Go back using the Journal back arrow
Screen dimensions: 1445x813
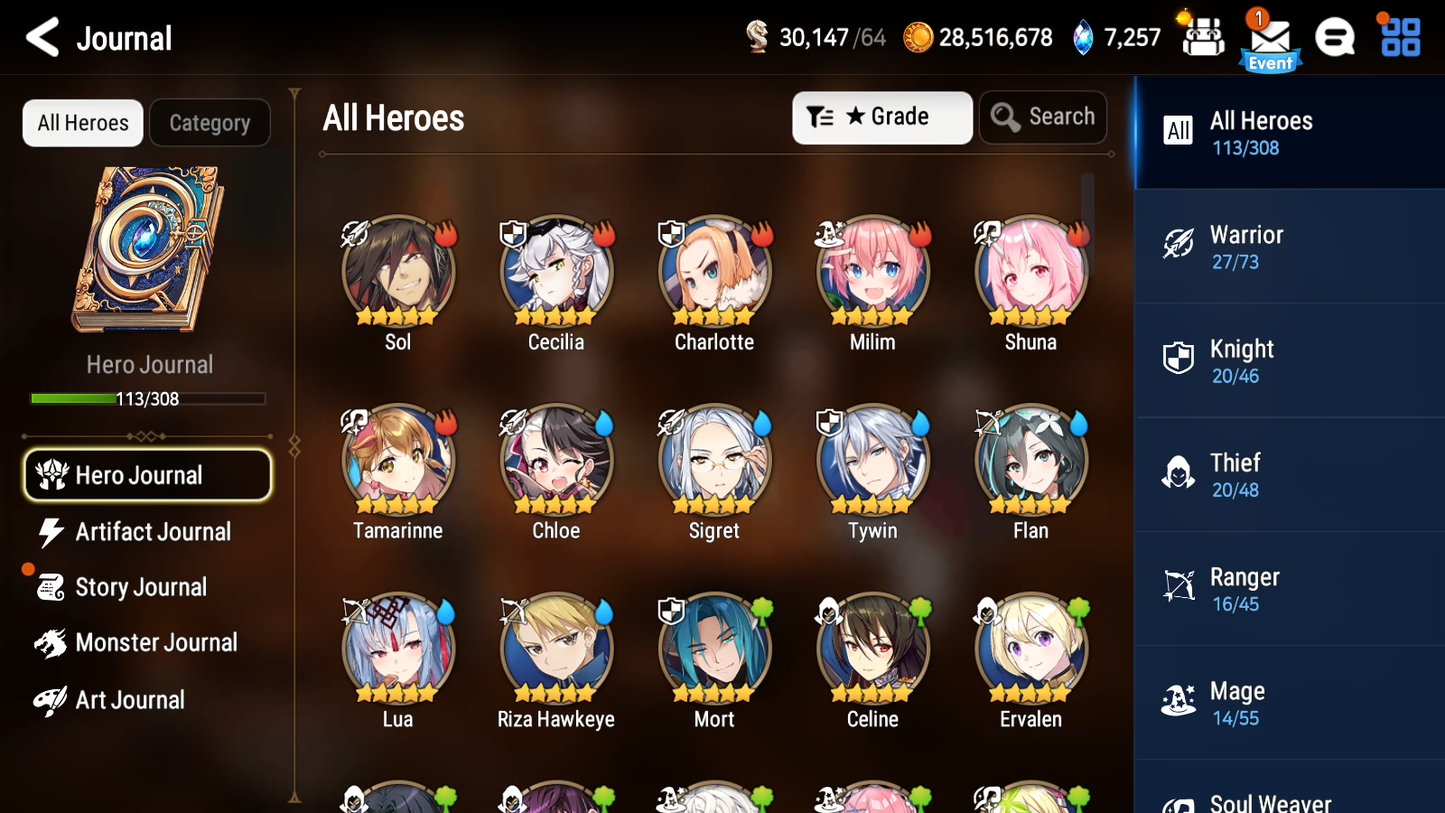pos(42,38)
